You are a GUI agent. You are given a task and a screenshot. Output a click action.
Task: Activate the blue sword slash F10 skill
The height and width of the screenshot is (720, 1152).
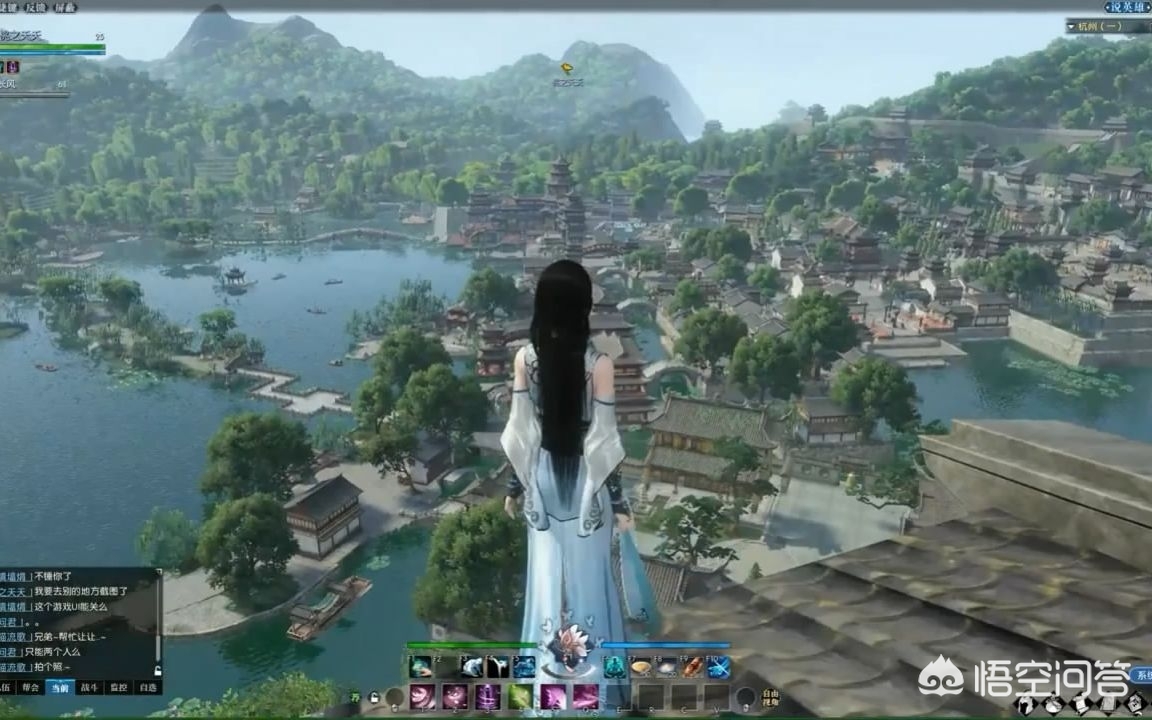[x=718, y=667]
